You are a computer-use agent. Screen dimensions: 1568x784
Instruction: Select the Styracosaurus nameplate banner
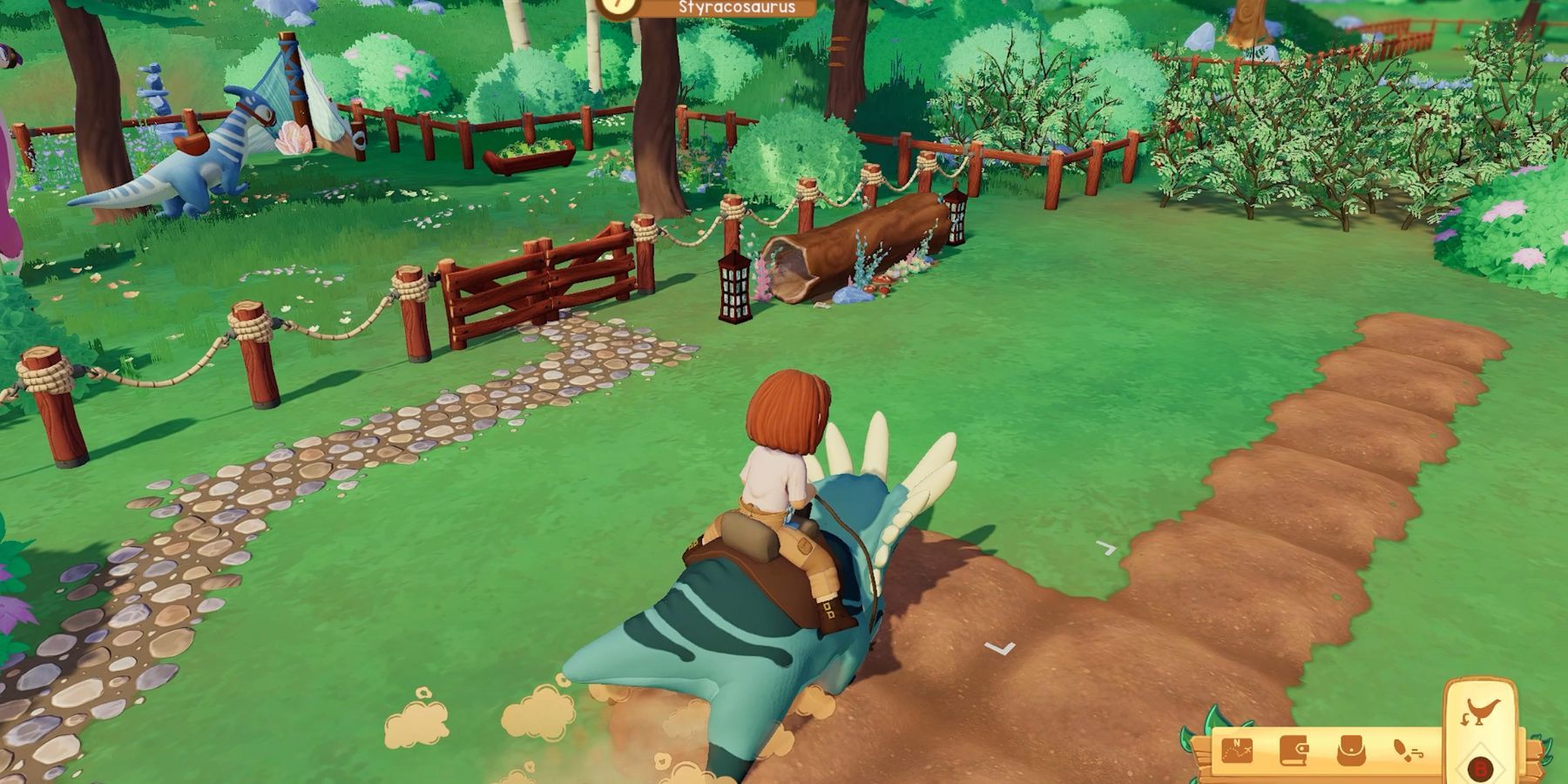pyautogui.click(x=736, y=7)
